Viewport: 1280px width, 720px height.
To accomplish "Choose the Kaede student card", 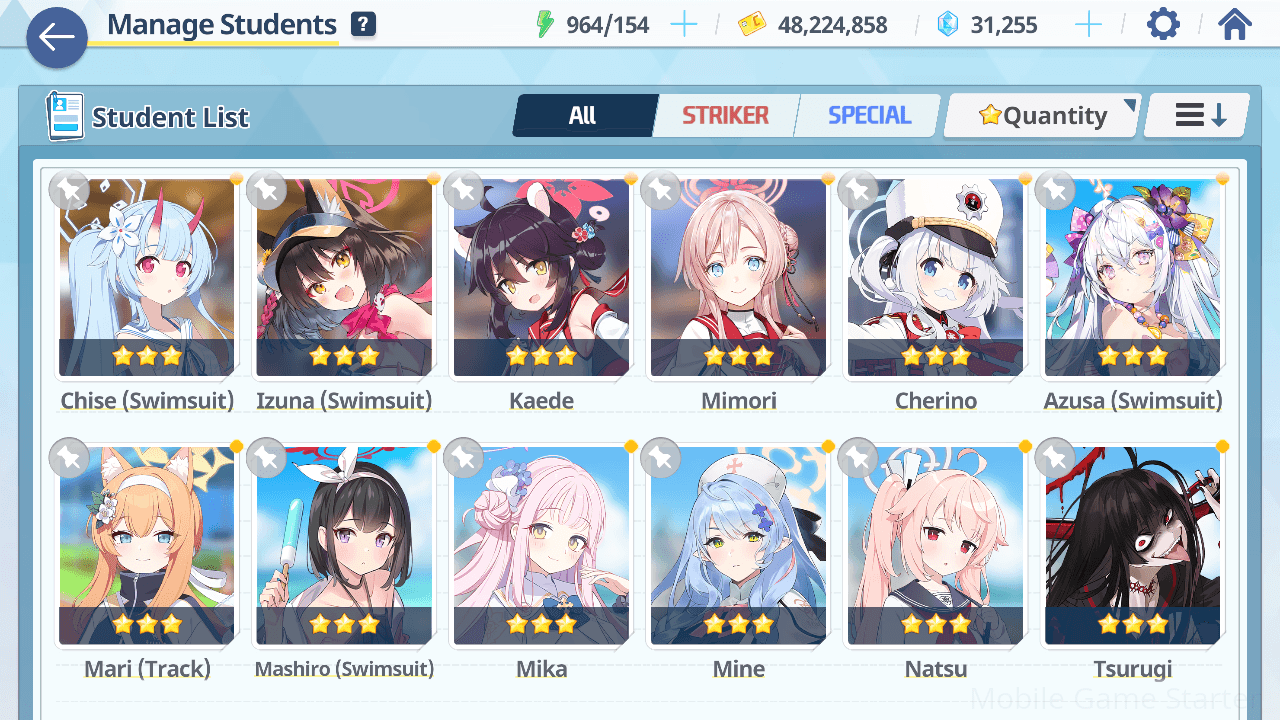I will [x=541, y=278].
